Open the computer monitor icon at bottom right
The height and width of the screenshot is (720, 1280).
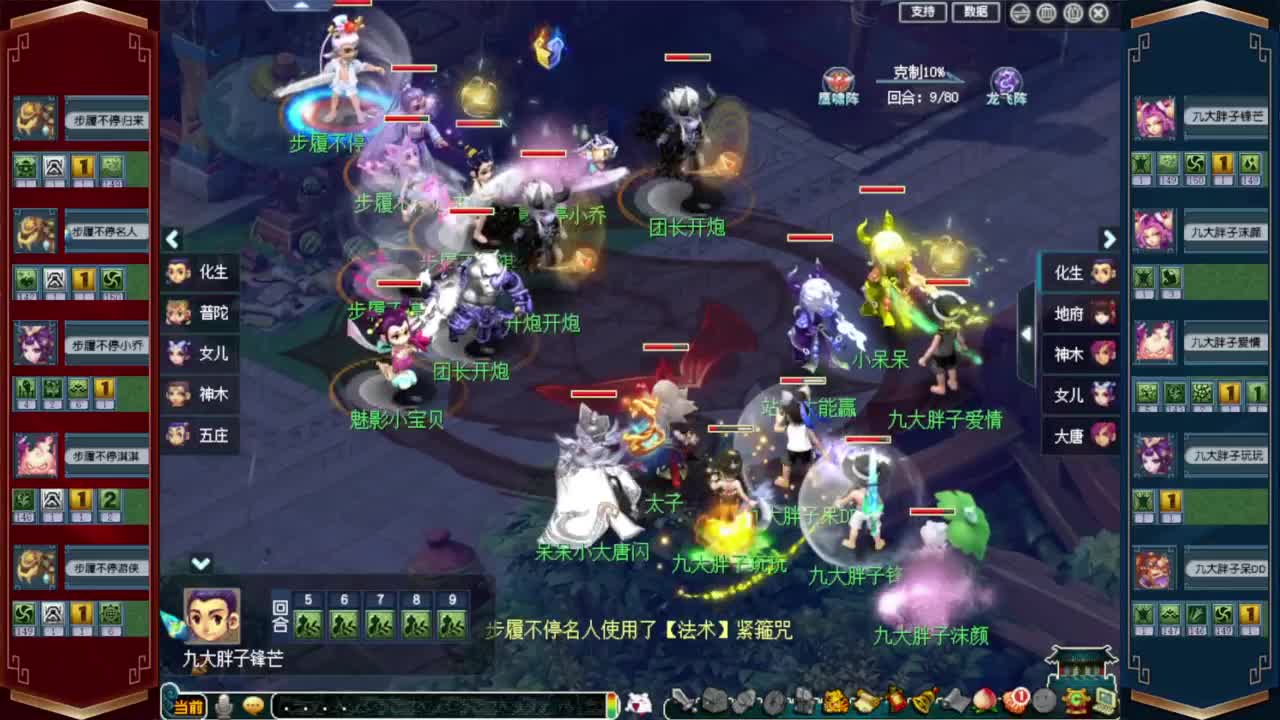(1105, 701)
